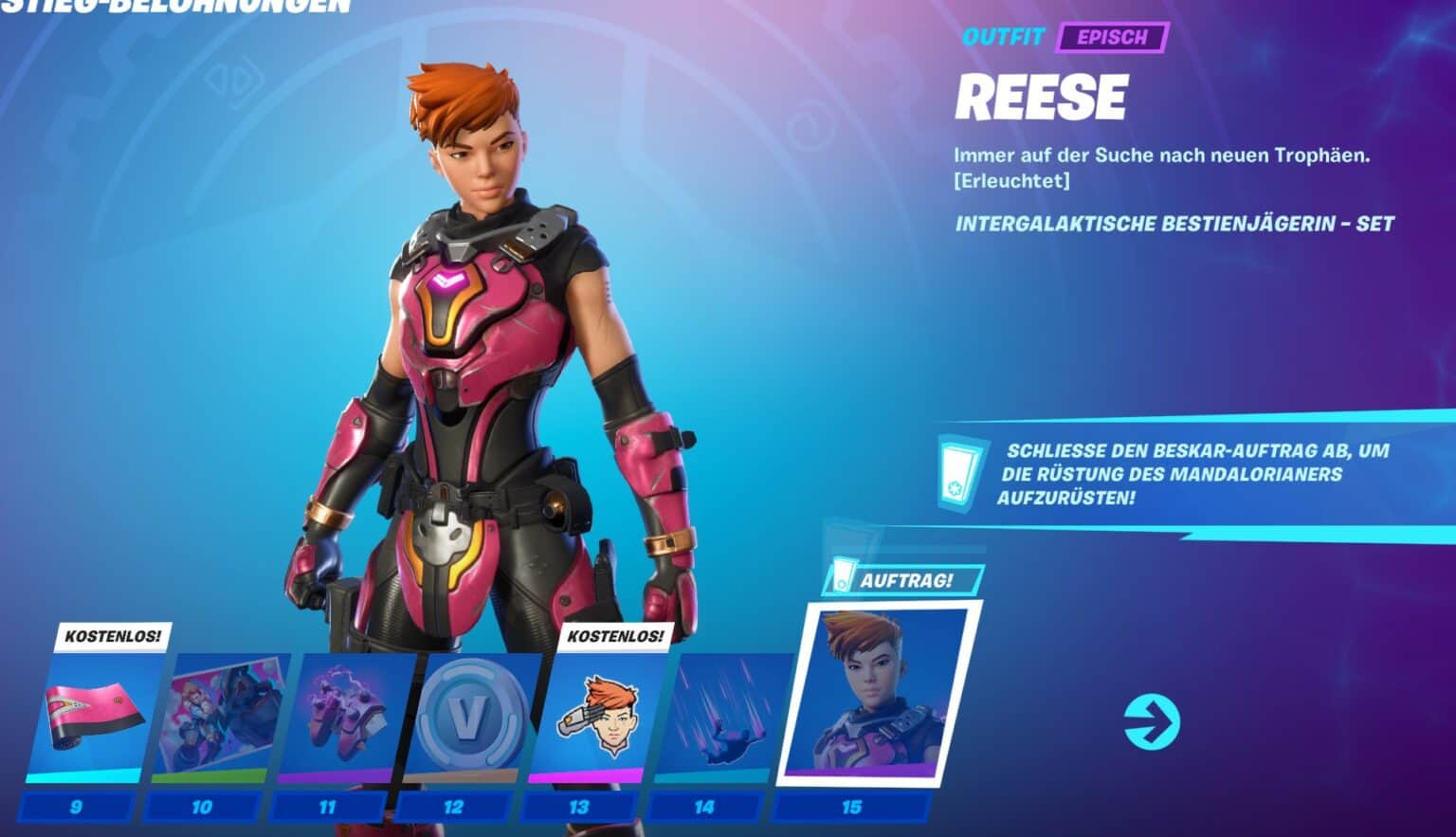Click the REESE outfit name
The height and width of the screenshot is (837, 1456).
(1040, 96)
